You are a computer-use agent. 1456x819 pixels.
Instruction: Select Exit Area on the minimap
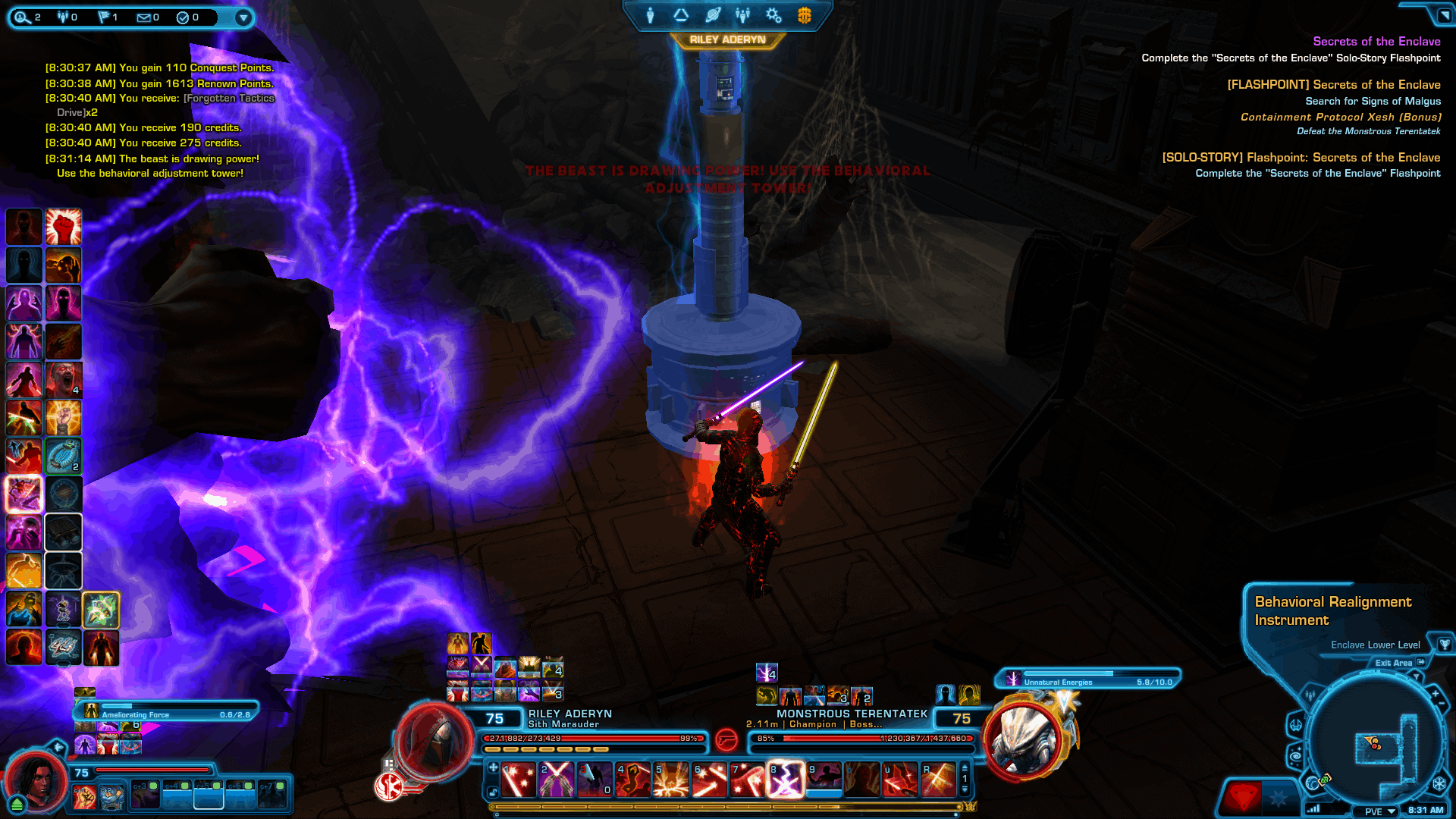pos(1394,663)
